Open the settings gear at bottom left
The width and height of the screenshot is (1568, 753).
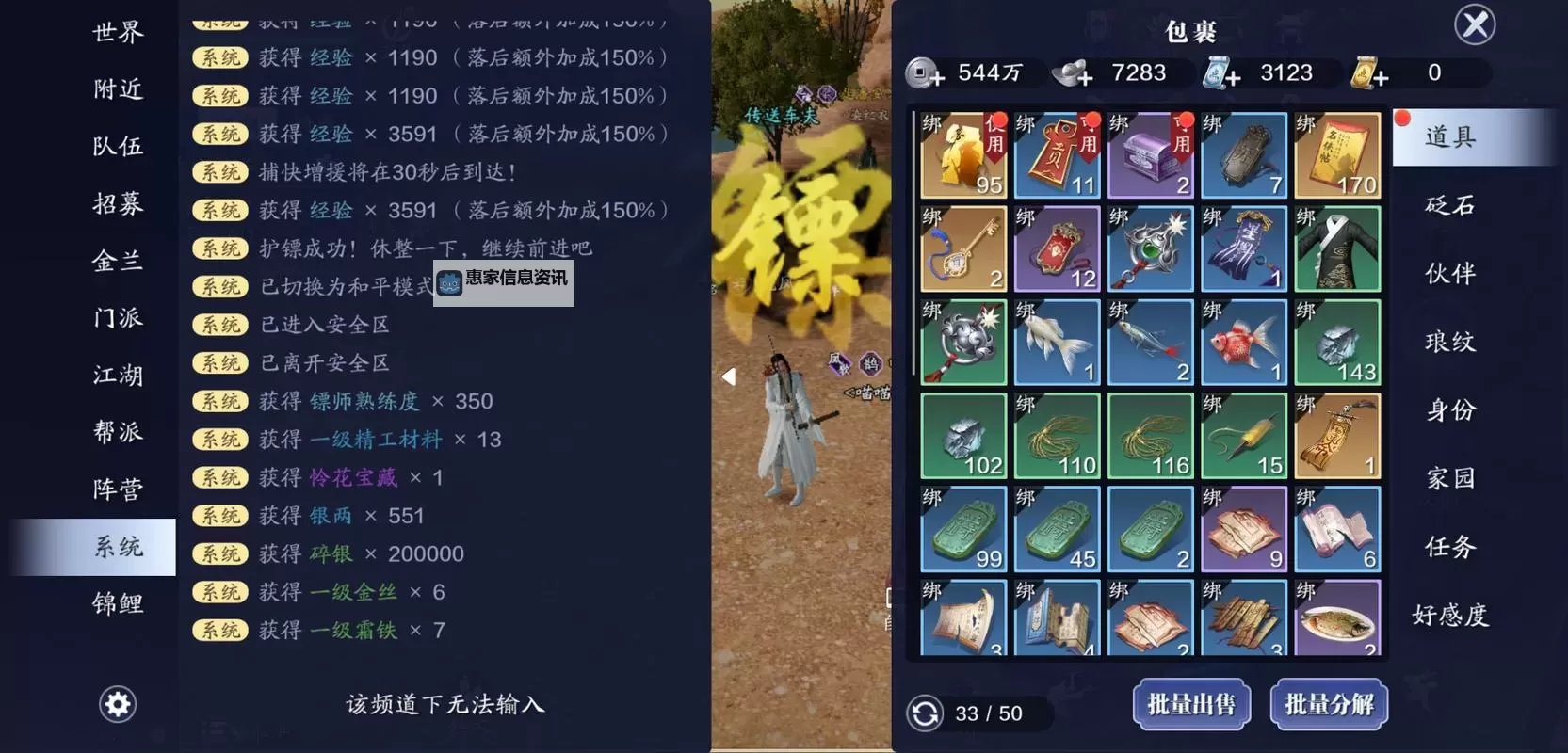click(117, 703)
